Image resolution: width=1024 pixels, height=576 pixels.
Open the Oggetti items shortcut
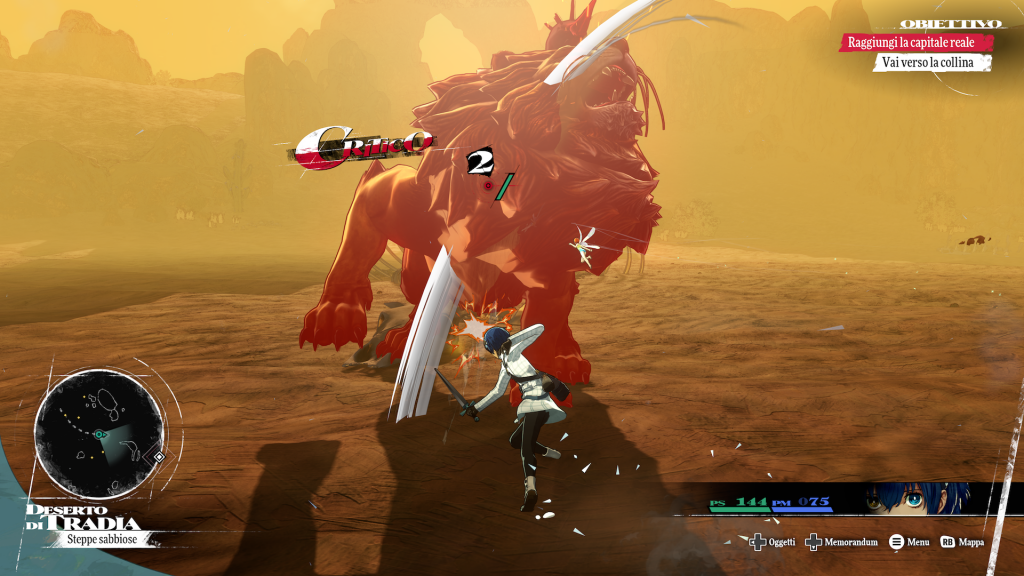click(x=773, y=542)
